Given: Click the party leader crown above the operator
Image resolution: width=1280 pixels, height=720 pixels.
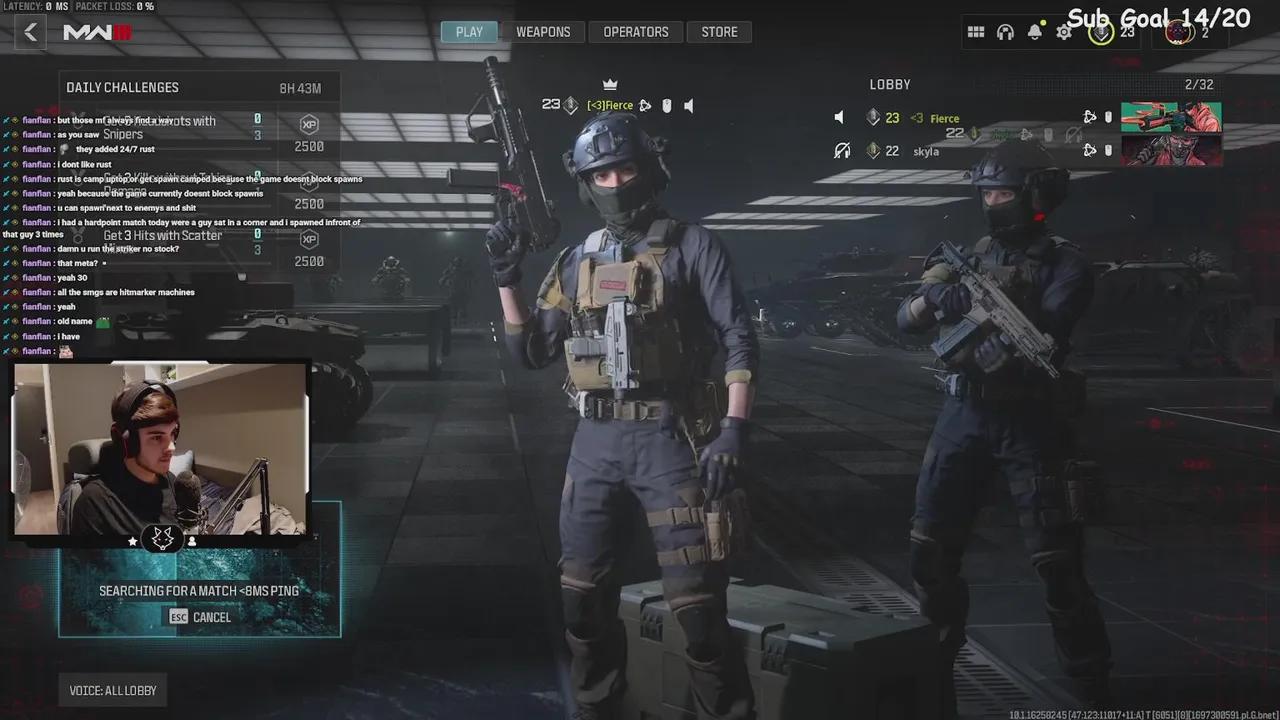Looking at the screenshot, I should (609, 84).
